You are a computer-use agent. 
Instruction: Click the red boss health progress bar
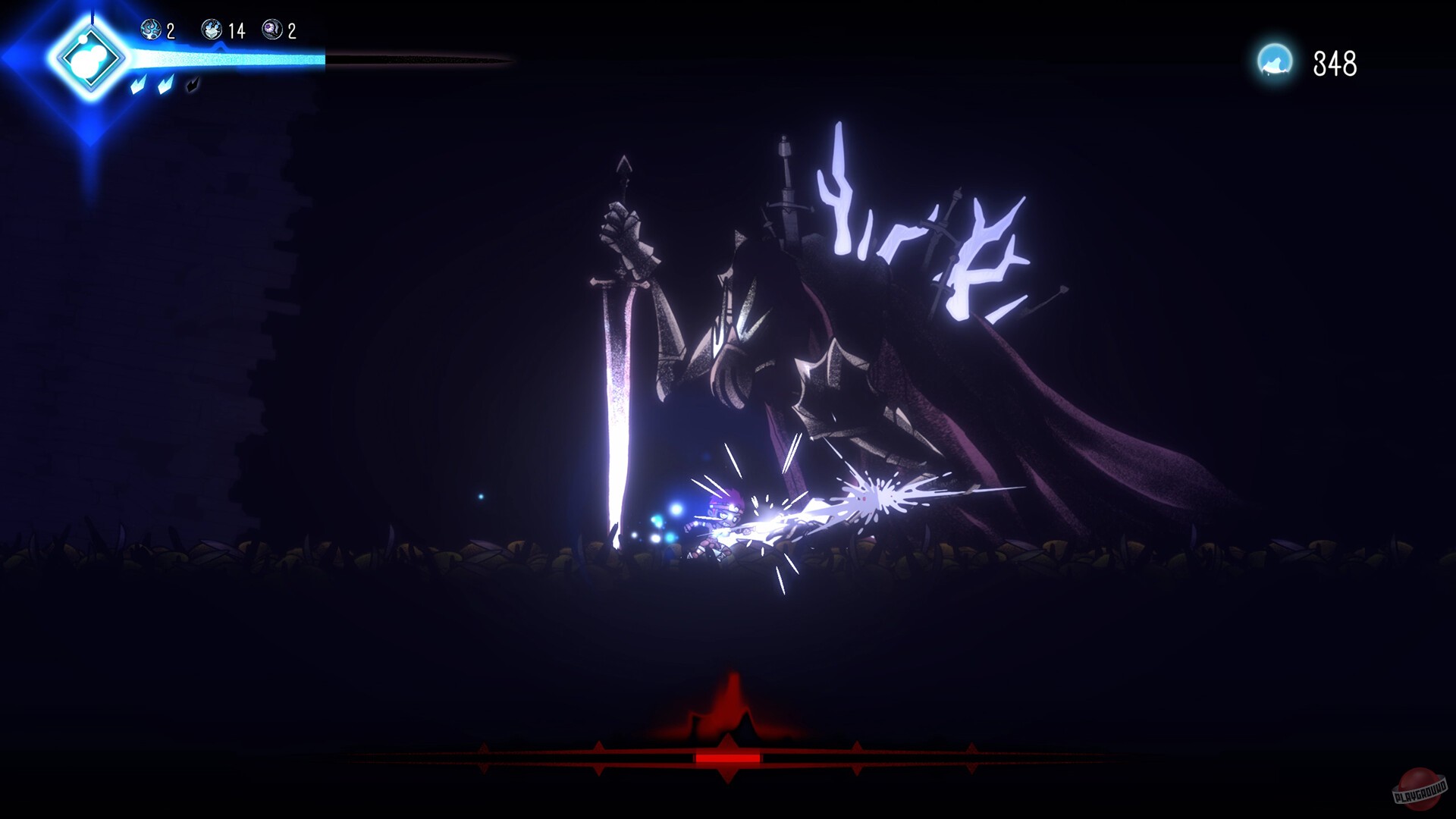726,758
